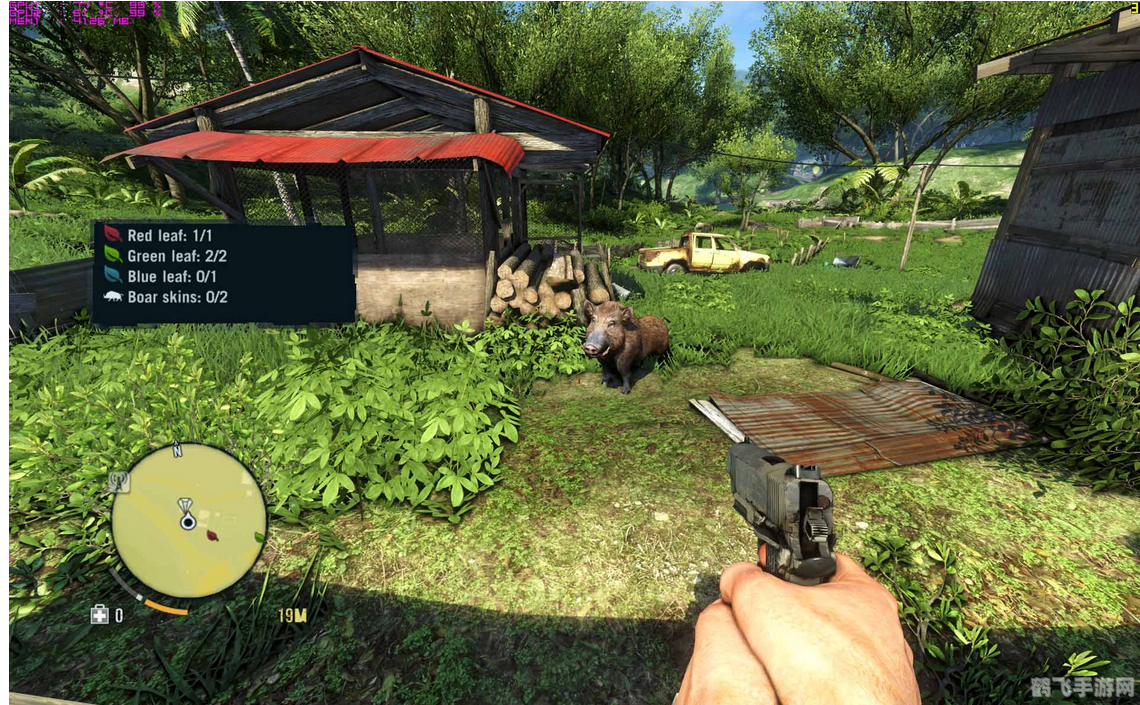Choose the Blue leaf objective entry

pos(160,276)
